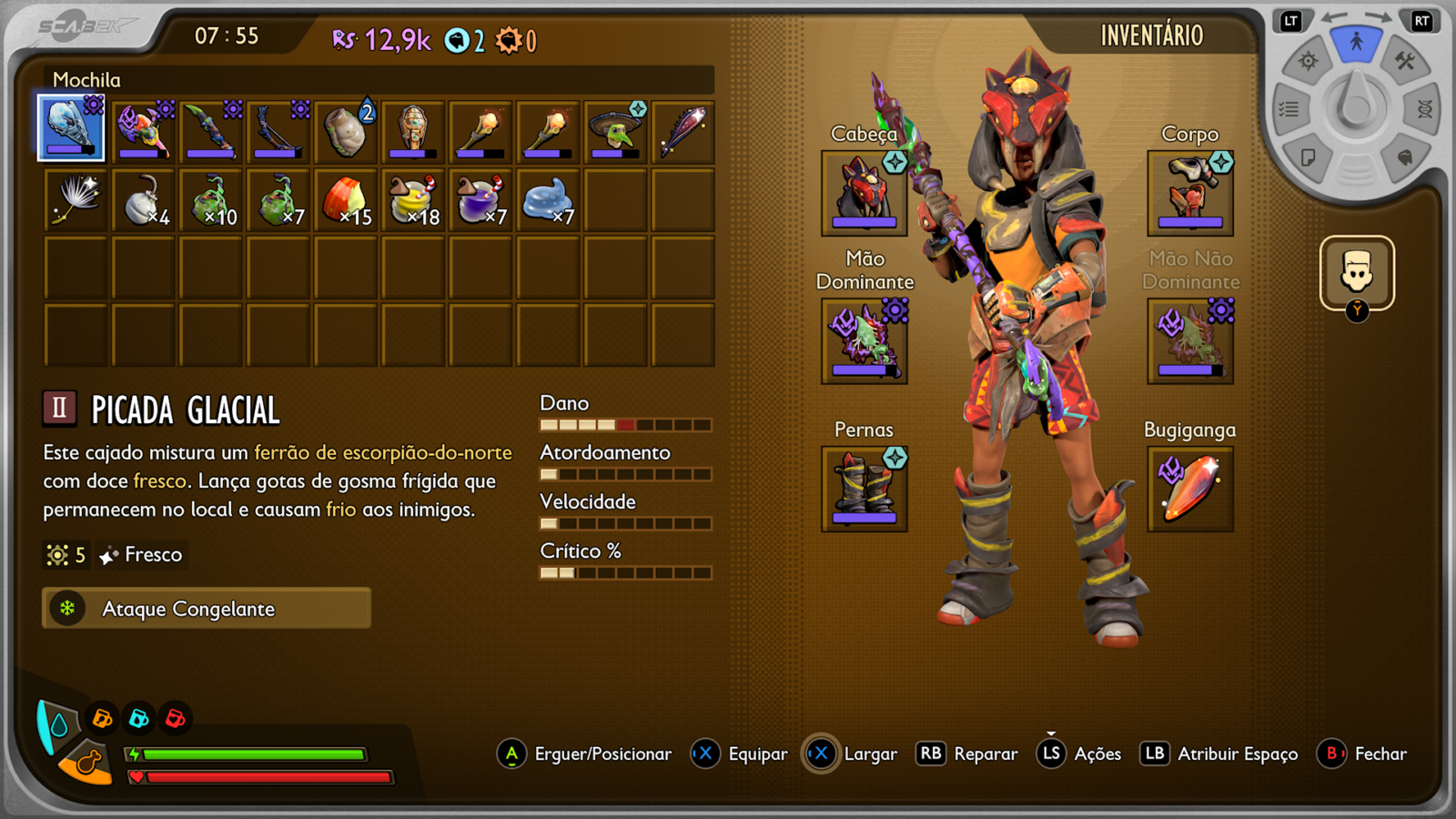Select the equipped Cabeça helmet slot
The width and height of the screenshot is (1456, 819).
point(863,194)
